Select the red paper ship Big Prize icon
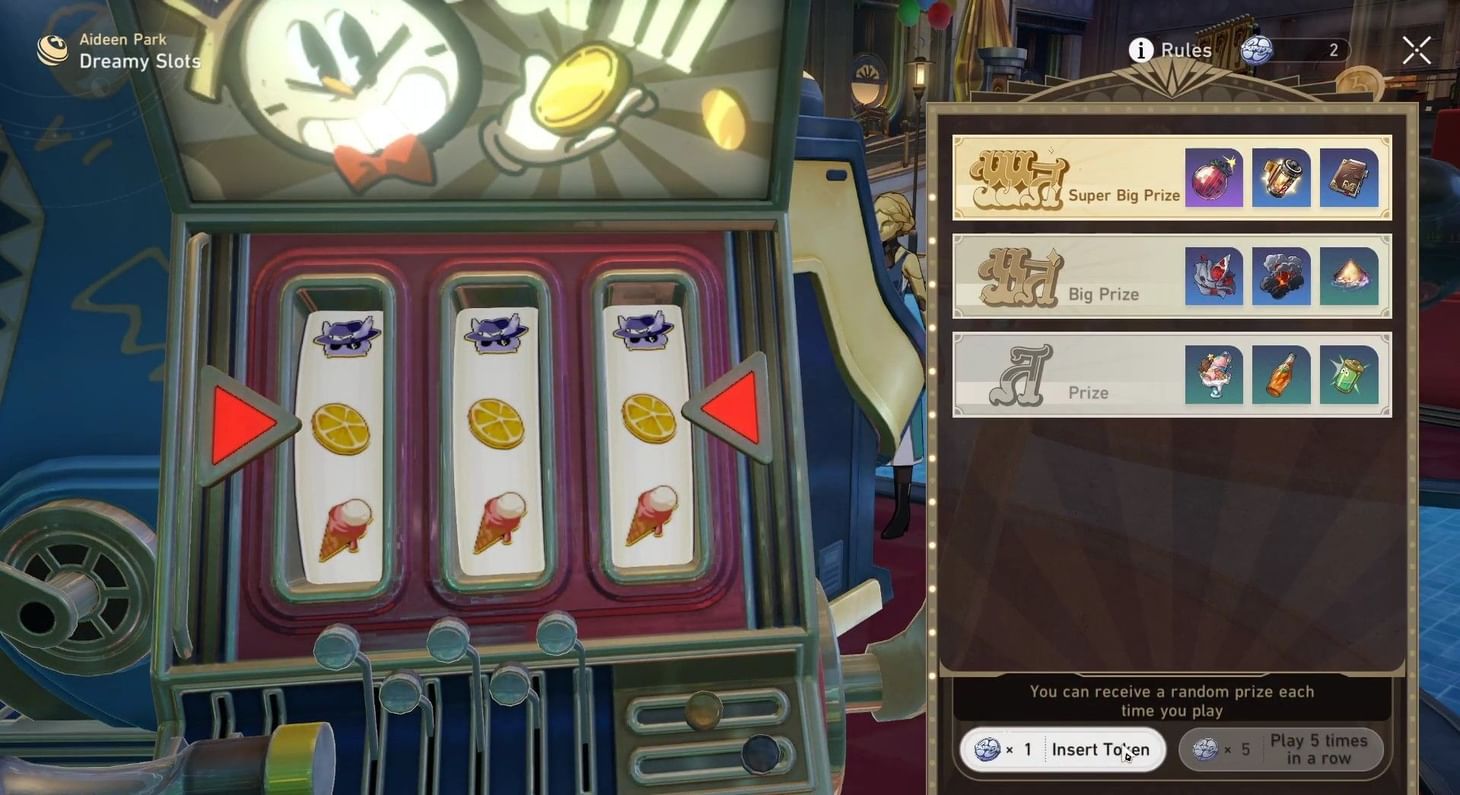Screen dimensions: 1460x795 [x=1213, y=276]
